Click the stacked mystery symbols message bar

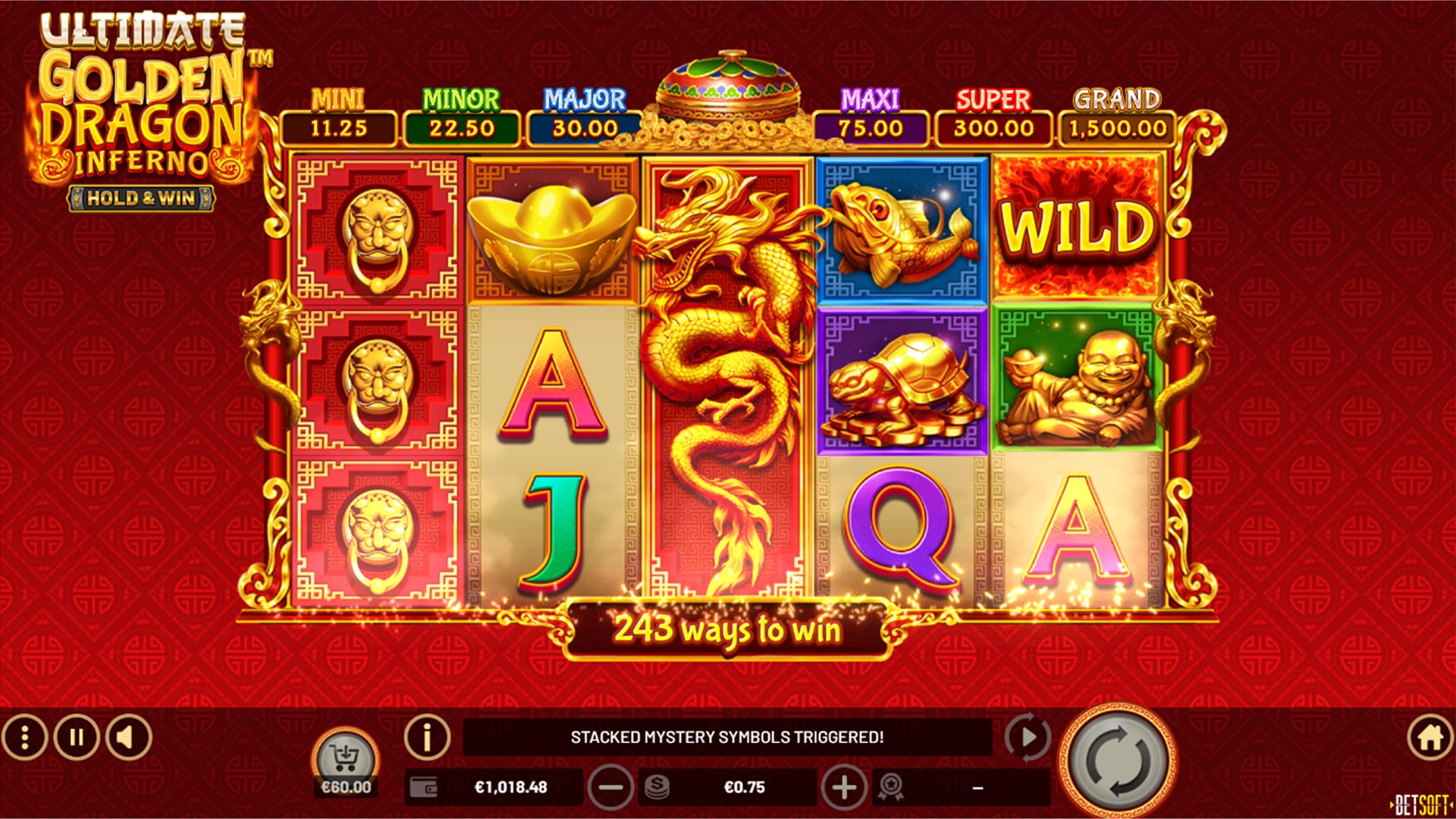point(728,734)
